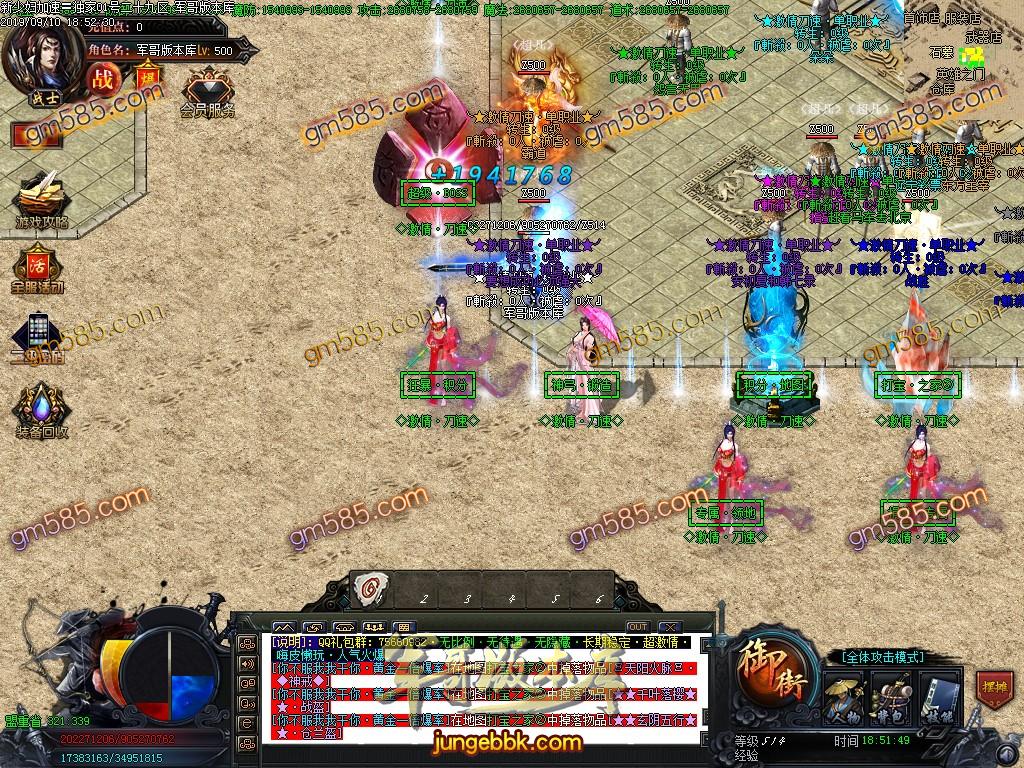The width and height of the screenshot is (1024, 768).
Task: Click the small red button under portrait
Action: (x=30, y=134)
